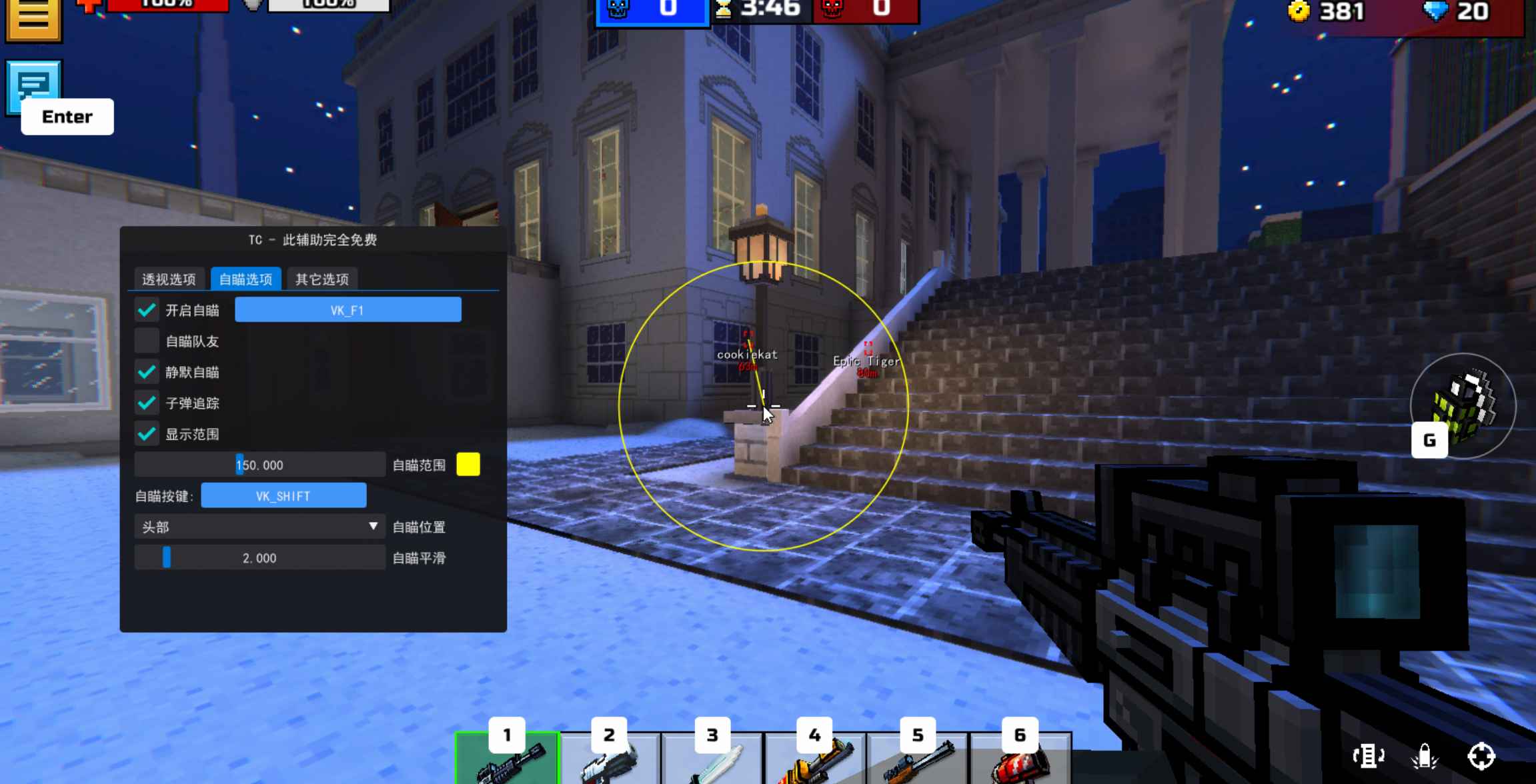The width and height of the screenshot is (1536, 784).
Task: Click the VK_SHIFT aim key button
Action: coord(283,495)
